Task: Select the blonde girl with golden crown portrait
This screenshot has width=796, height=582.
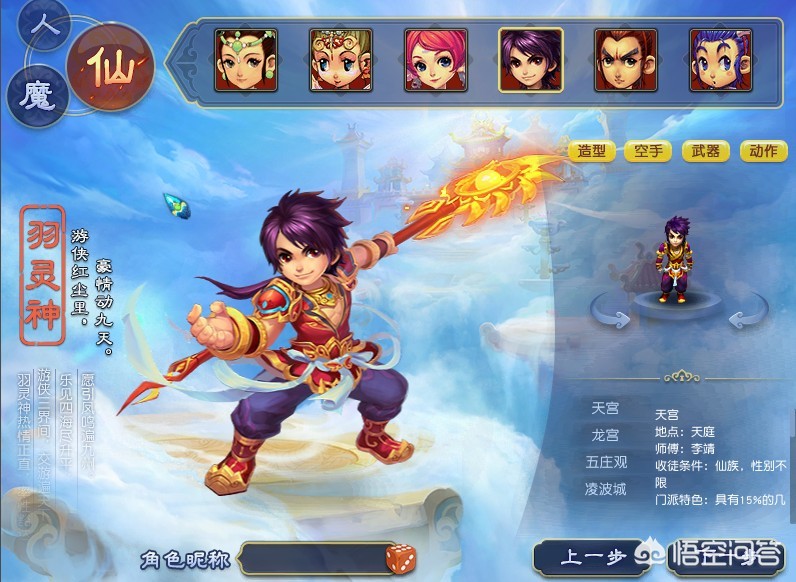Action: tap(341, 59)
